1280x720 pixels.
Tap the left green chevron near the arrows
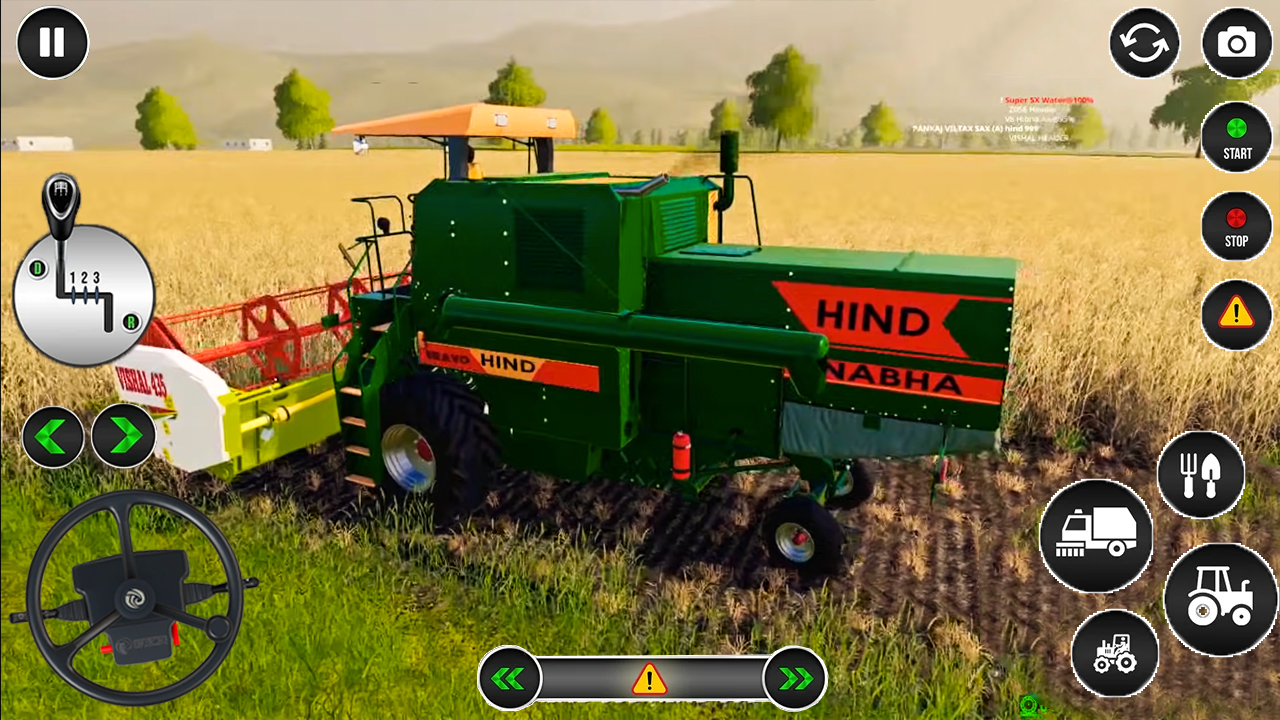pos(53,435)
